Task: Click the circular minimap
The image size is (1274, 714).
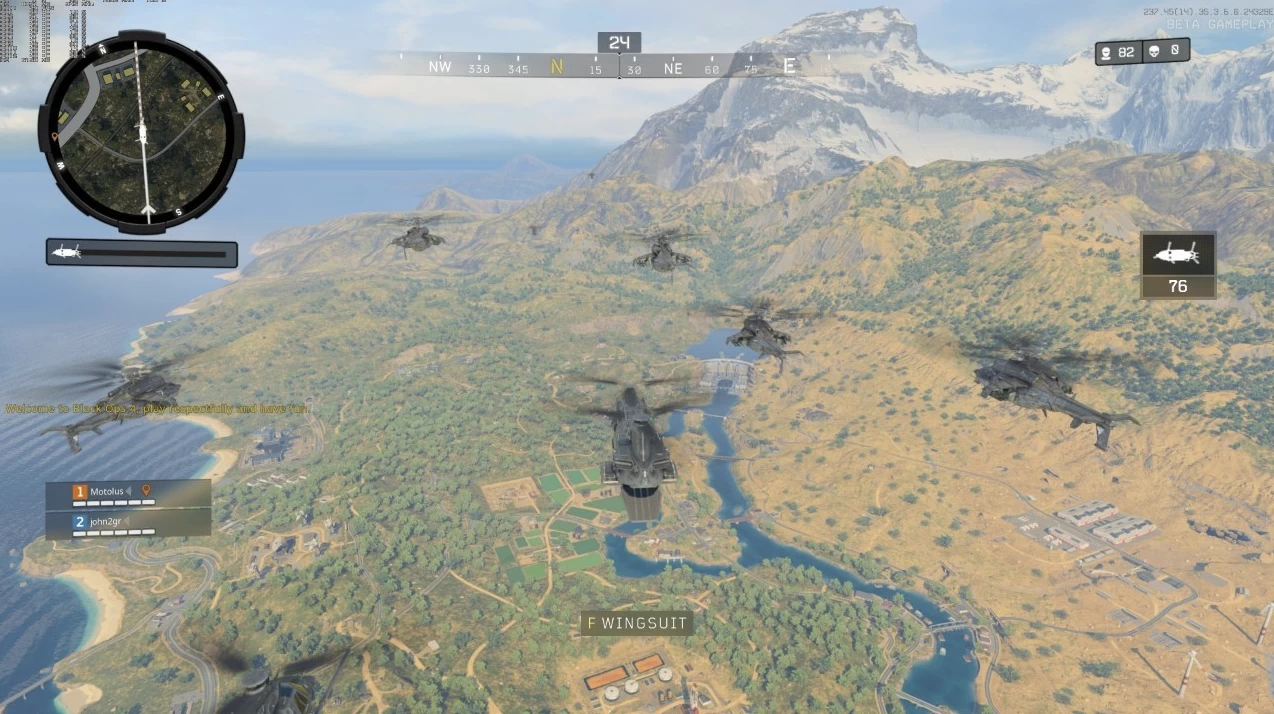Action: [141, 131]
